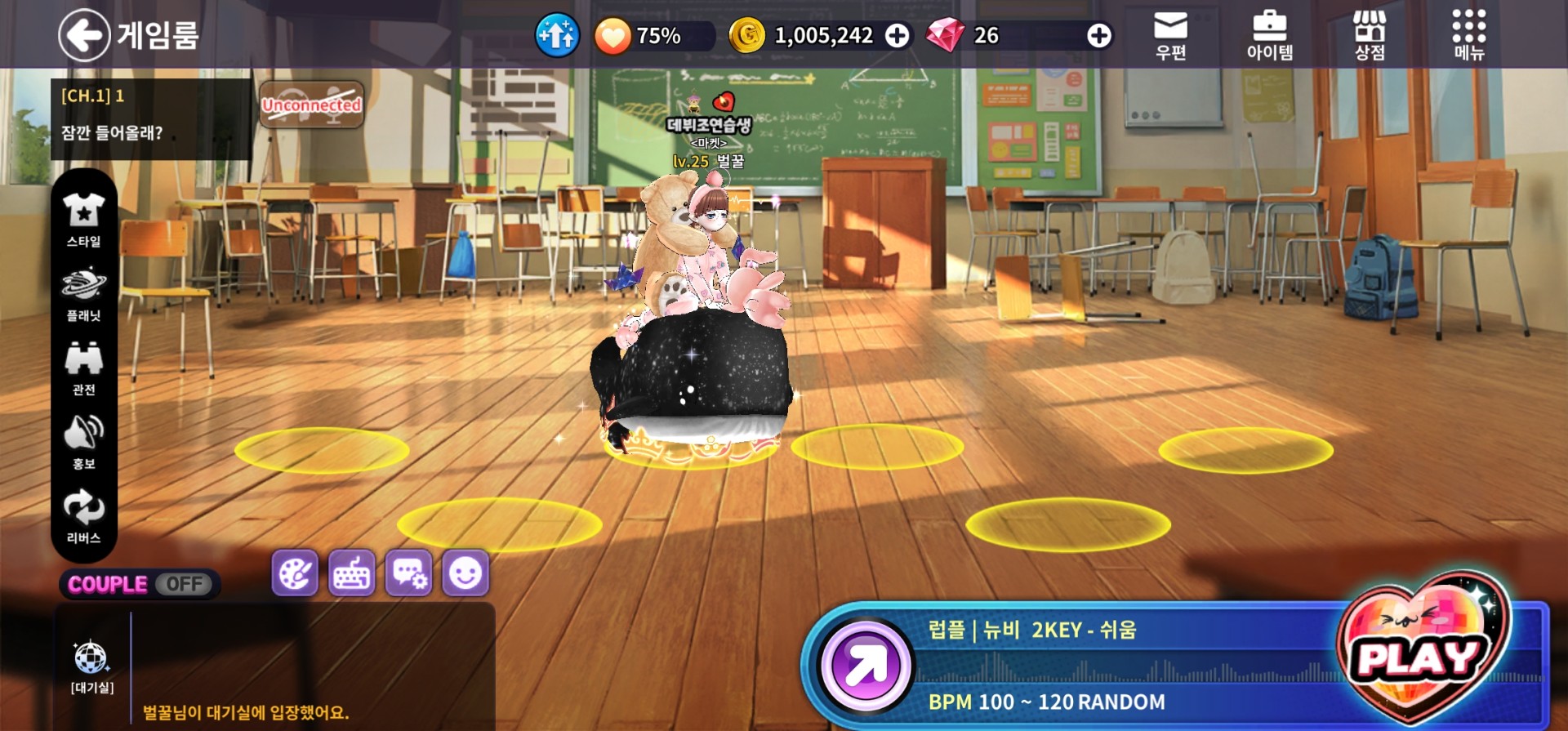This screenshot has width=1568, height=731.
Task: Activate the 홍보 room promotion speaker
Action: pyautogui.click(x=83, y=442)
